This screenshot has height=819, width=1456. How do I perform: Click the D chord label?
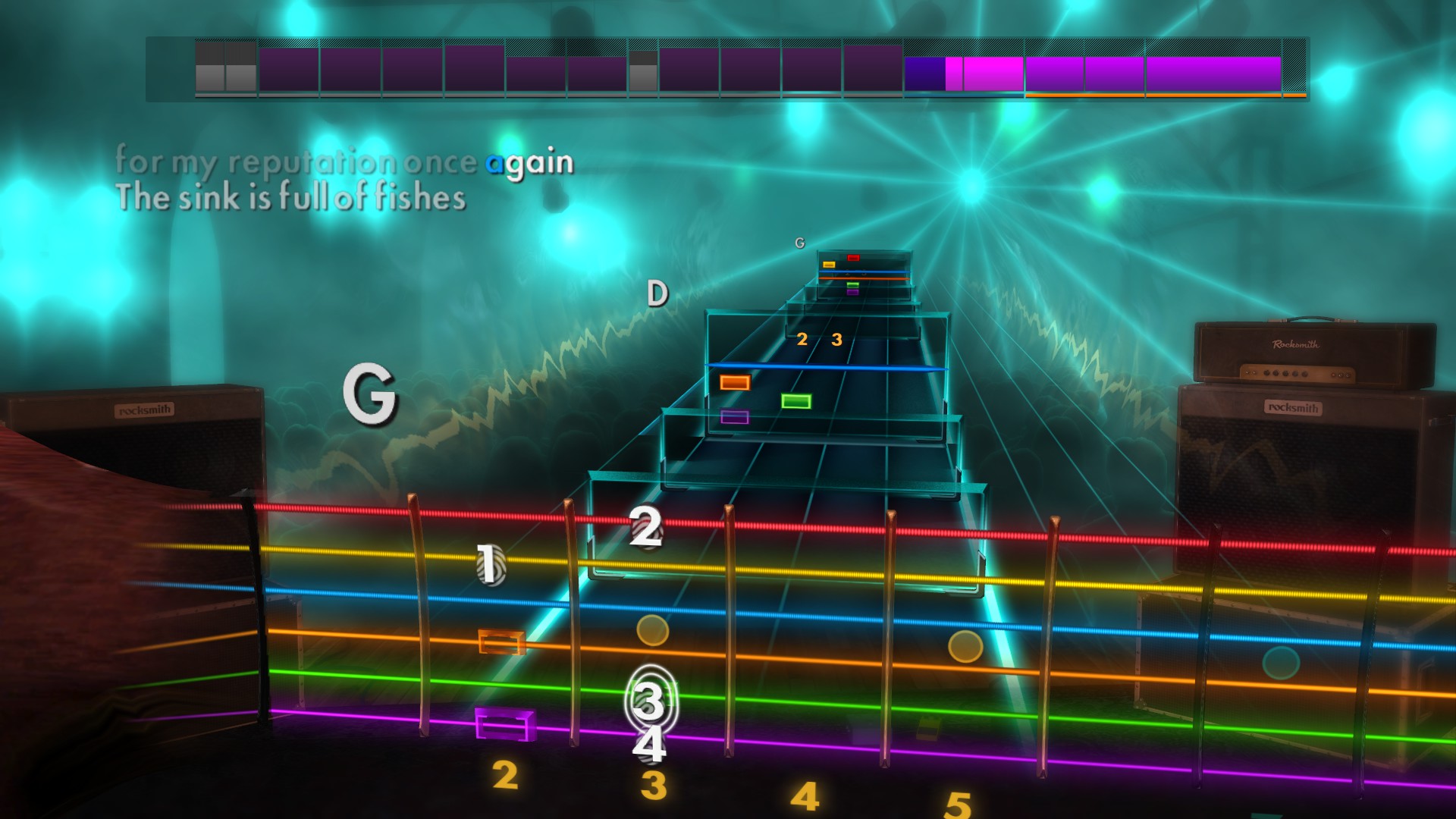(x=657, y=293)
